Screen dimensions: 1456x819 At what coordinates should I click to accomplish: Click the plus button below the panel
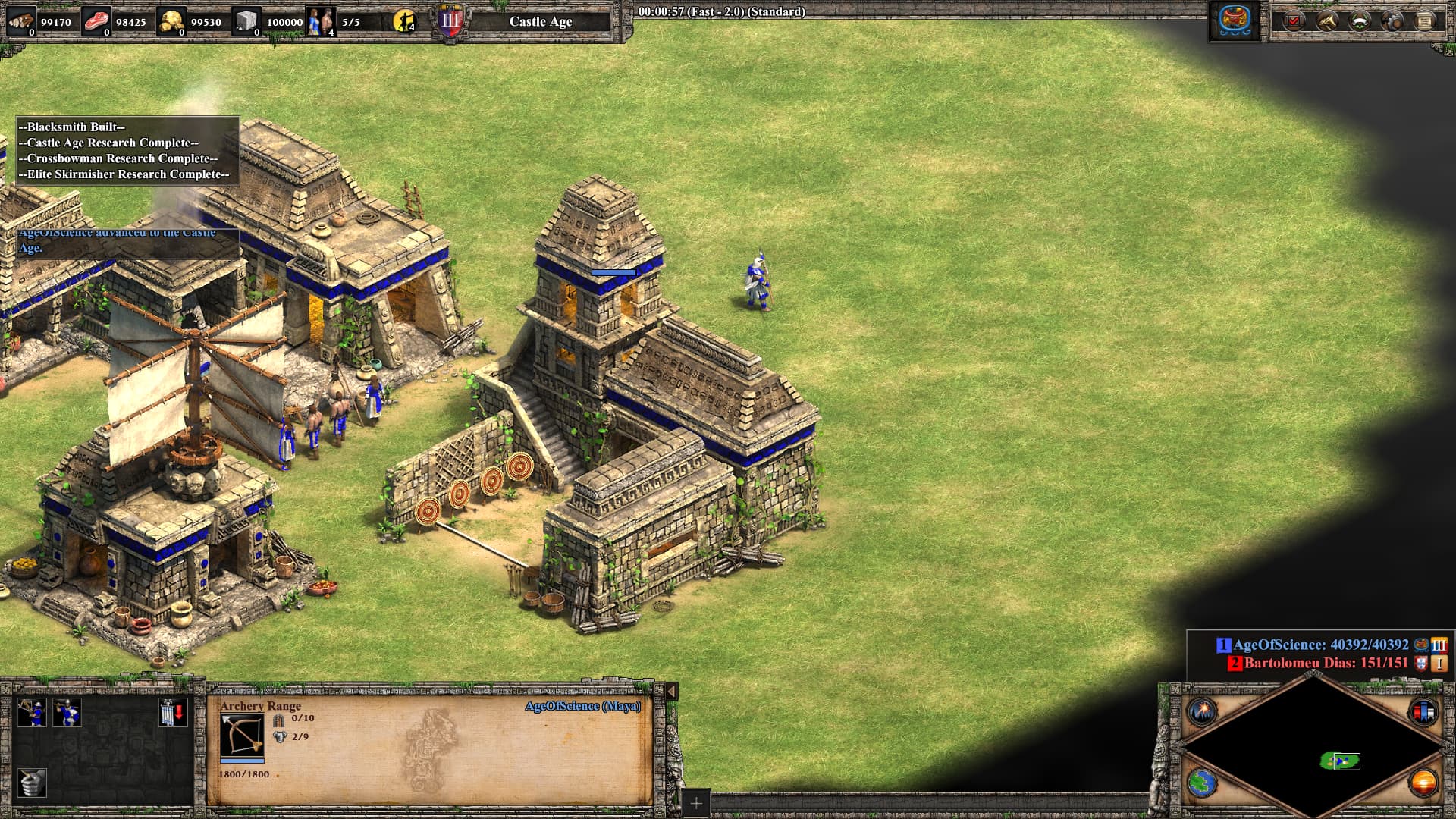click(x=695, y=802)
